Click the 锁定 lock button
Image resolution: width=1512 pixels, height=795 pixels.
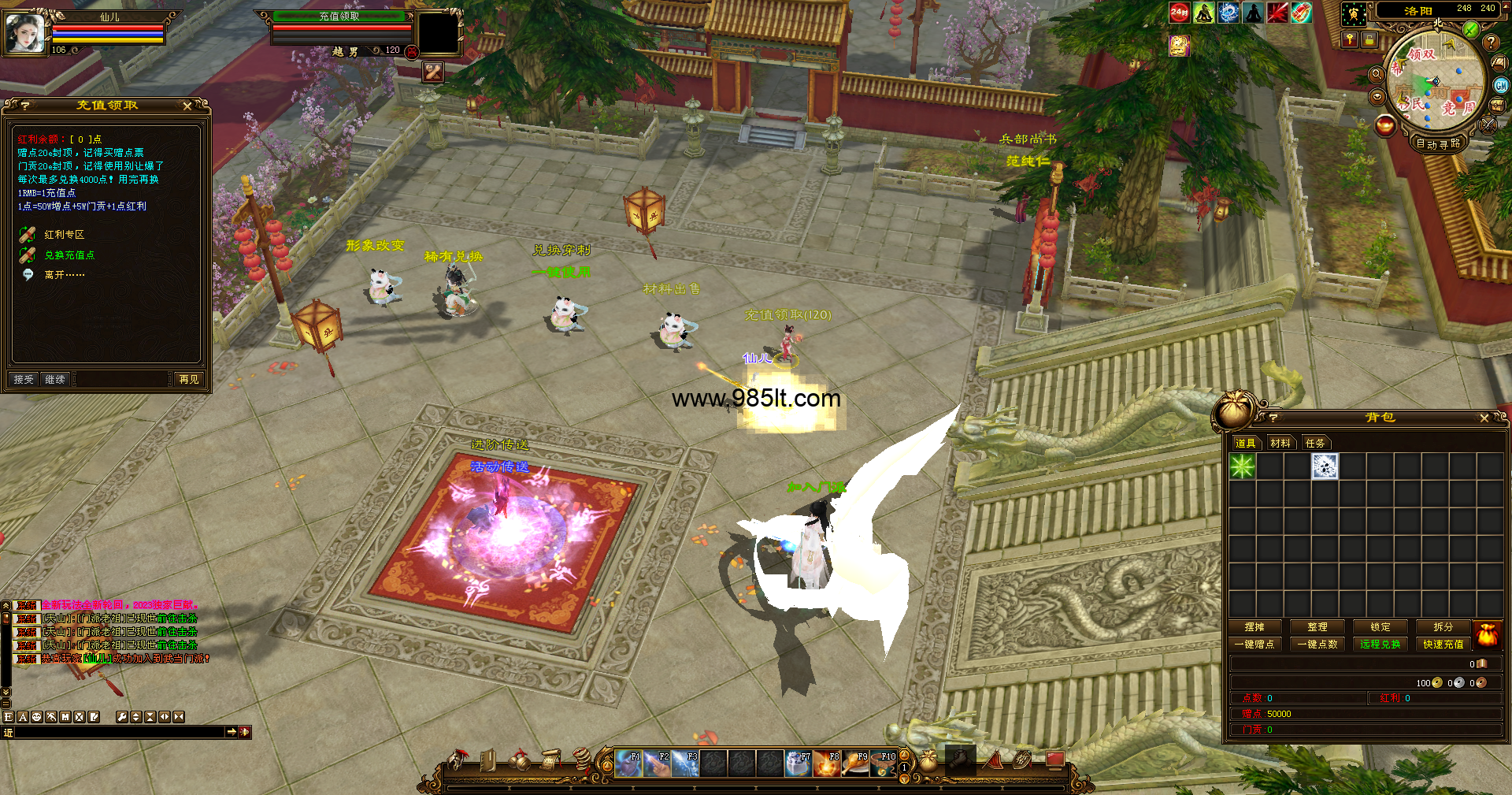tap(1380, 627)
